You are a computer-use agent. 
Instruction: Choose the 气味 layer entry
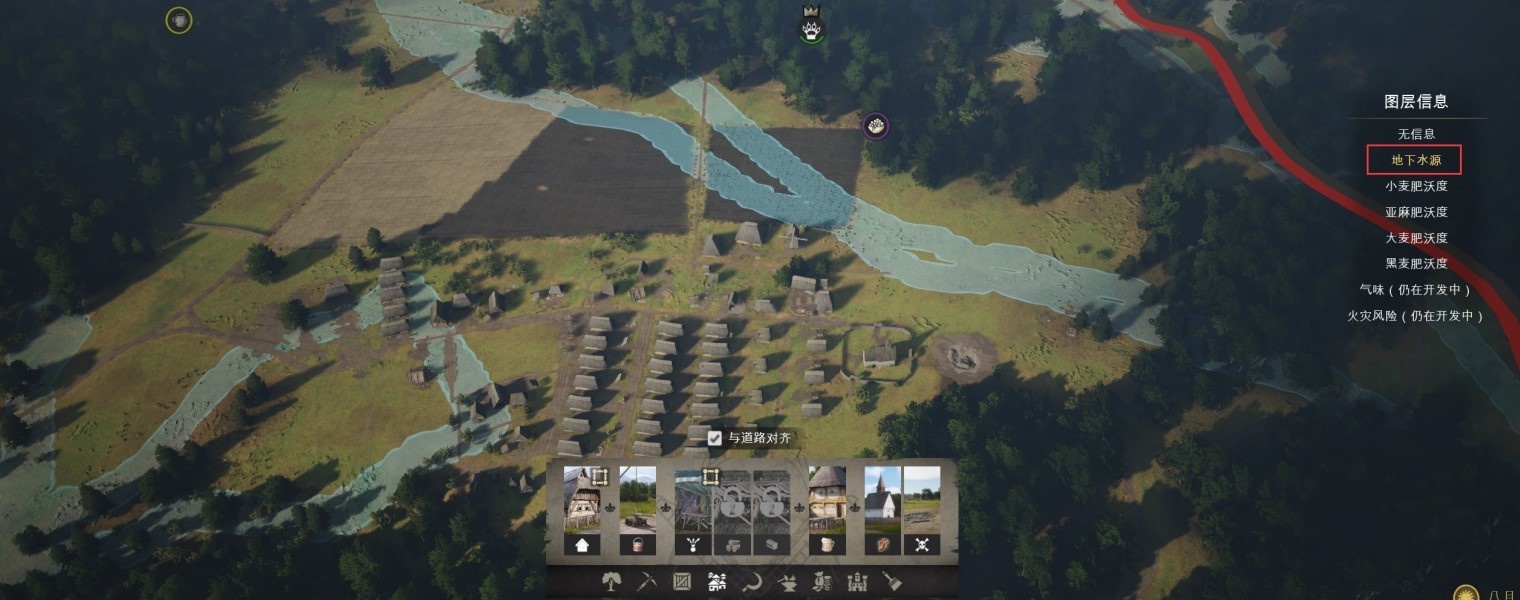click(x=1415, y=290)
